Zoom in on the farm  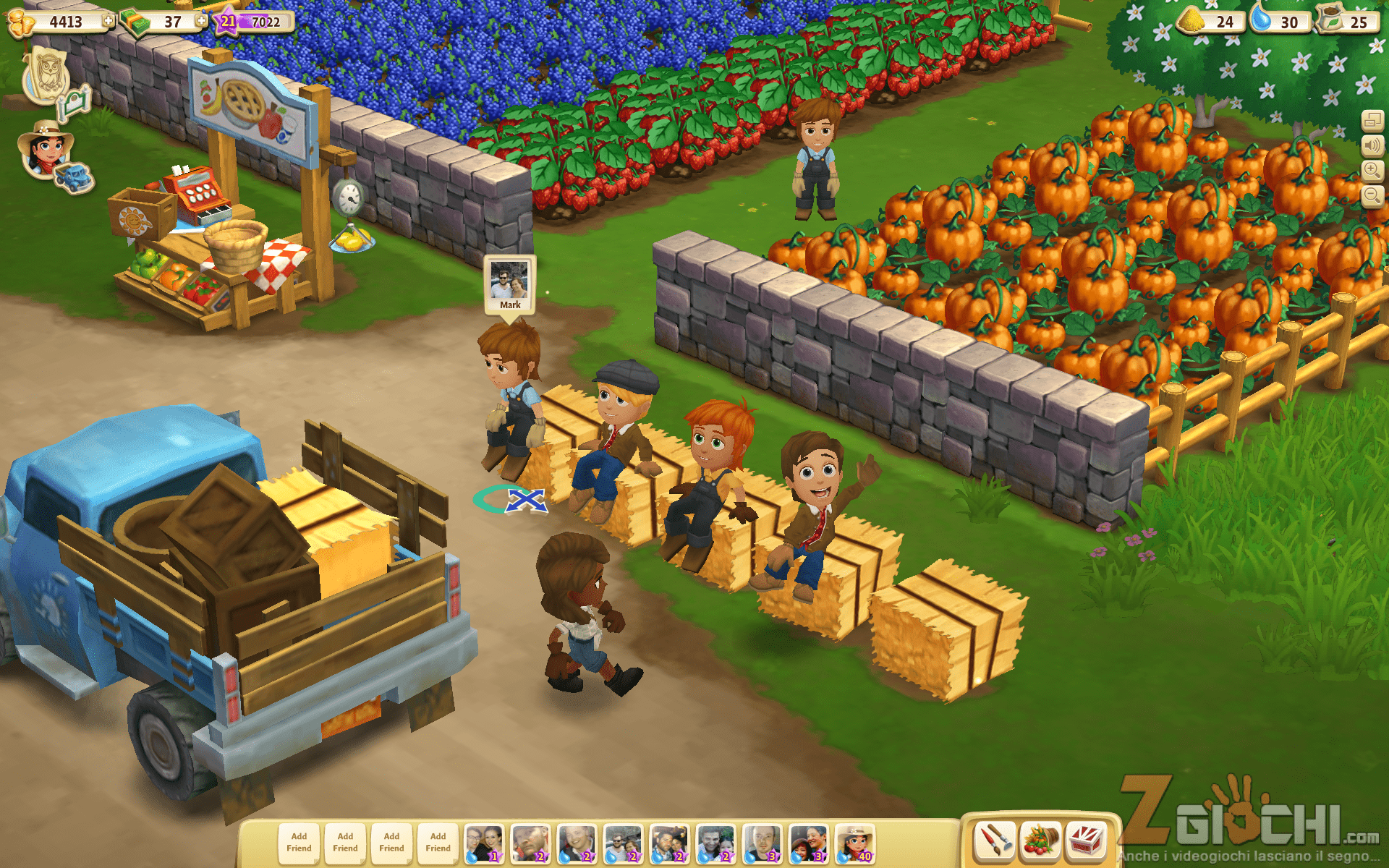[1372, 171]
